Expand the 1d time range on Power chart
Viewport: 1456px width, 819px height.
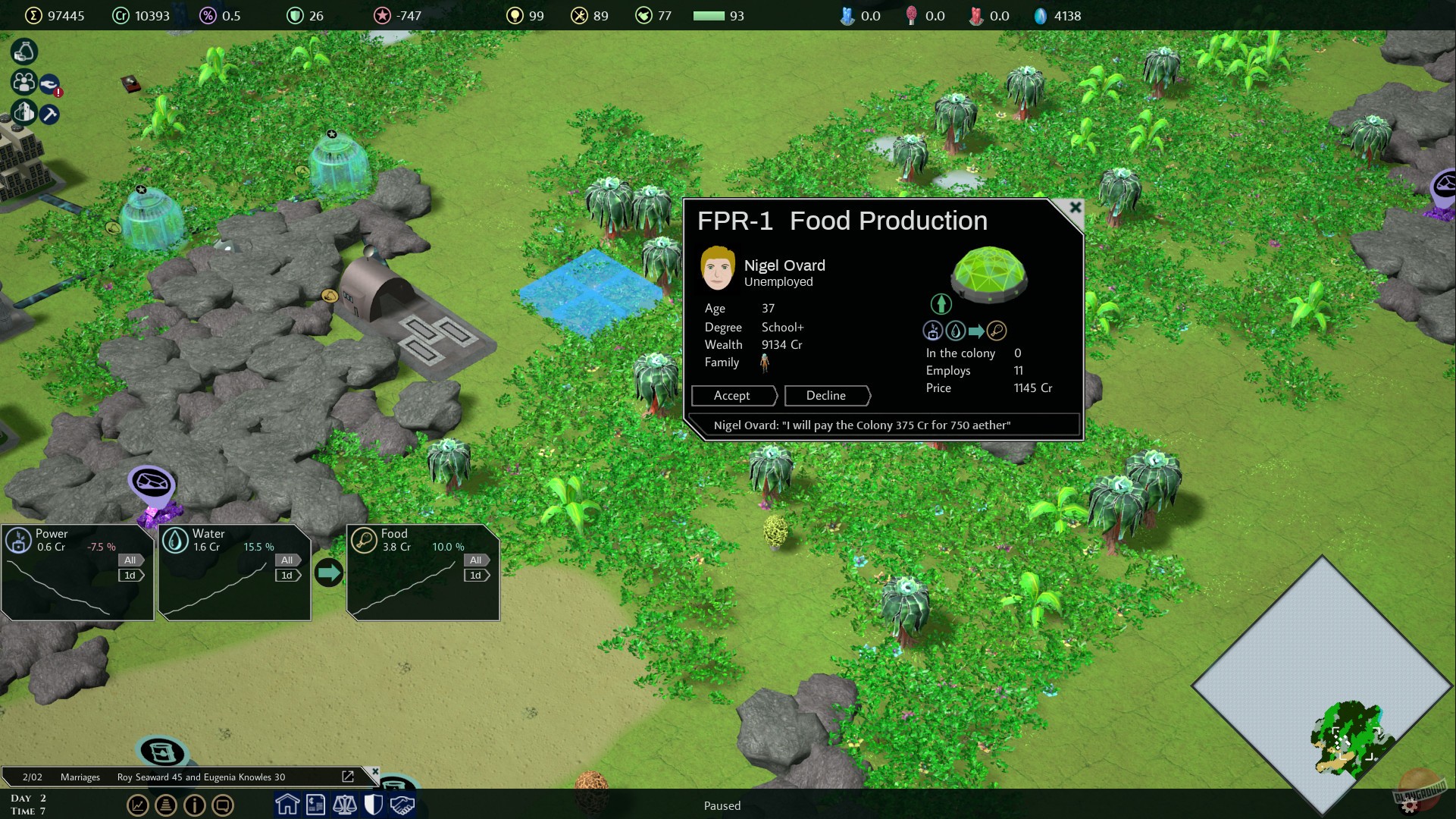[x=130, y=575]
